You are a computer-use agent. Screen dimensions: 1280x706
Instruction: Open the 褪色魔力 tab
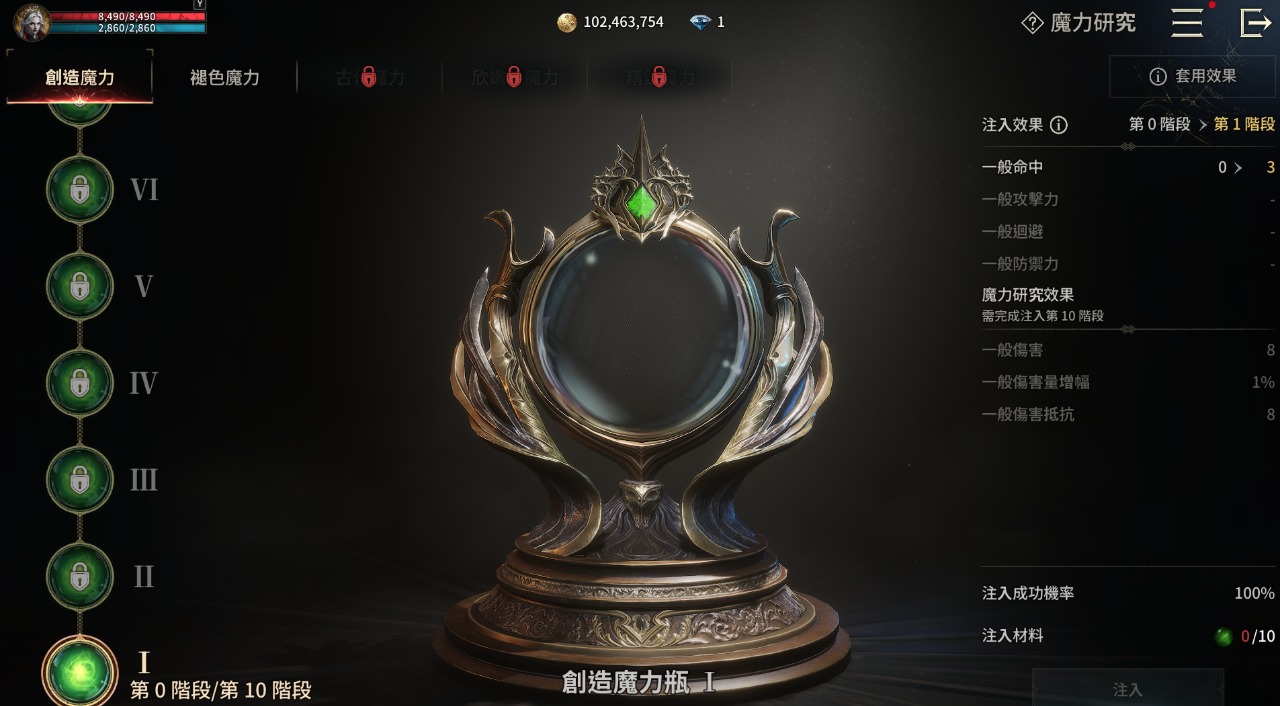[225, 77]
